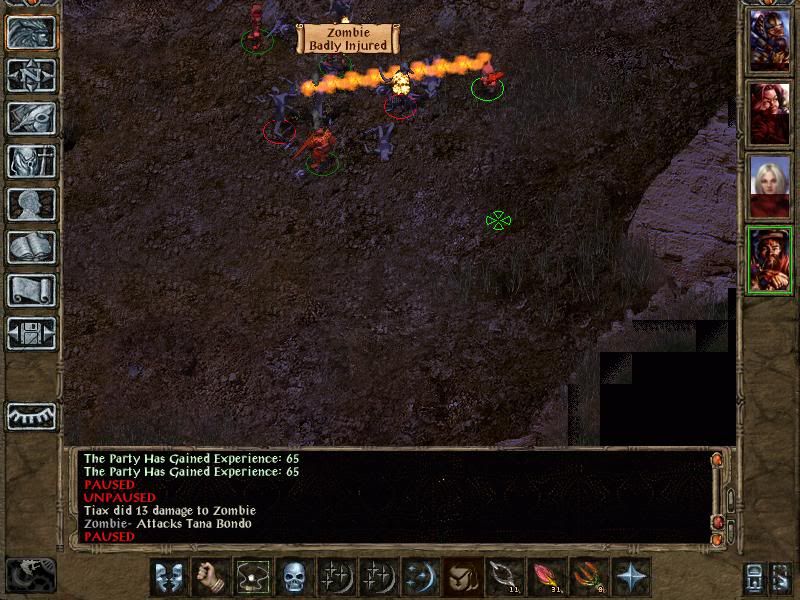This screenshot has width=800, height=600.
Task: Select the bearded hooded man portrait
Action: point(769,260)
